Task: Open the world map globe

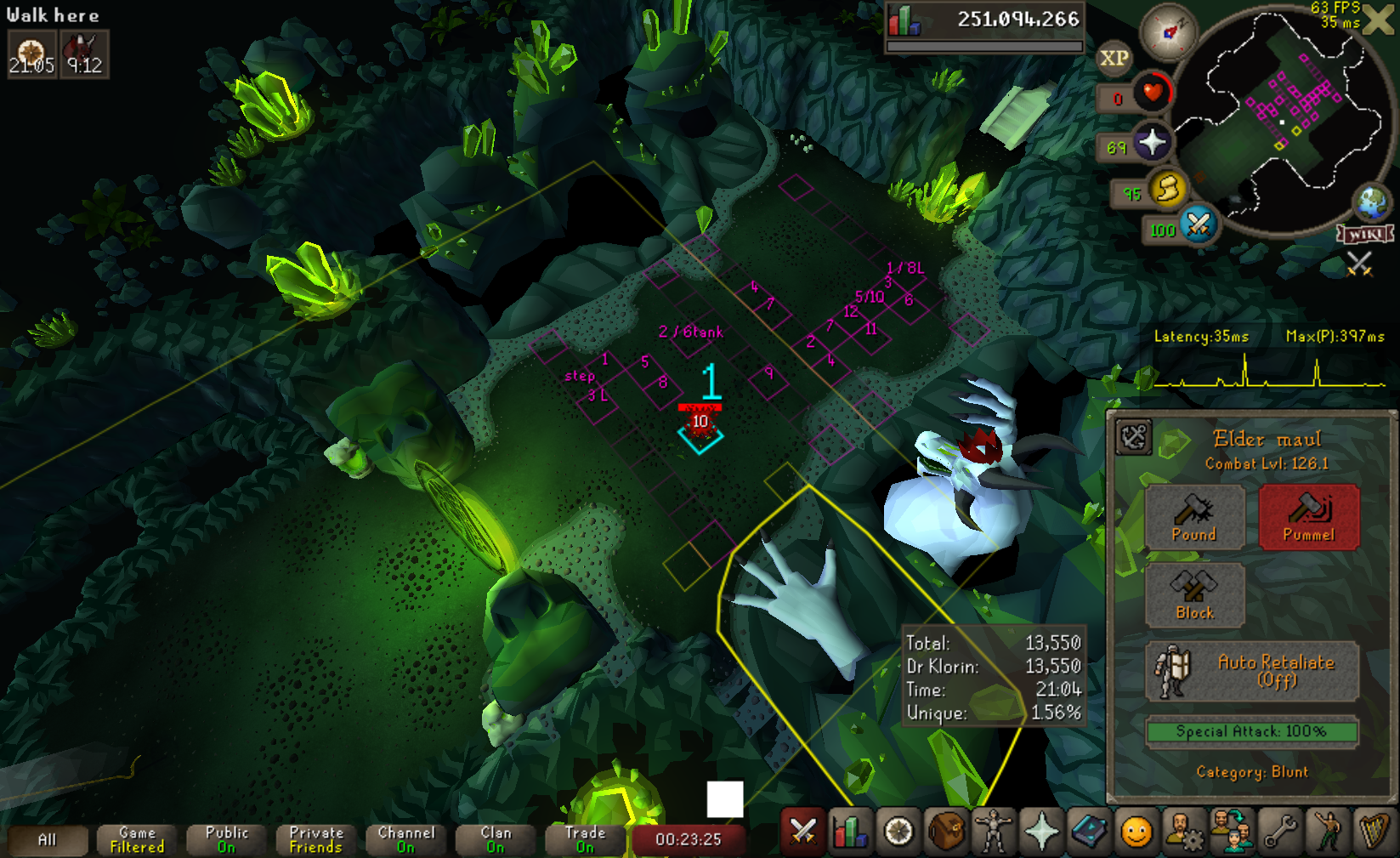Action: pyautogui.click(x=1371, y=203)
